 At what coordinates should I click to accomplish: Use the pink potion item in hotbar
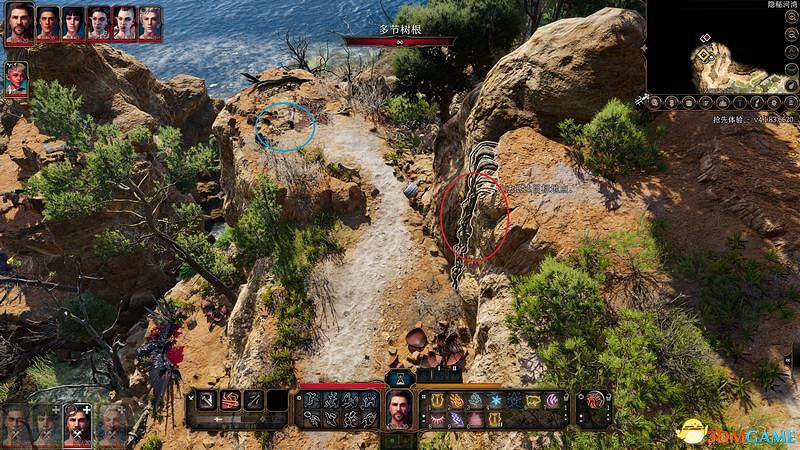[x=476, y=420]
